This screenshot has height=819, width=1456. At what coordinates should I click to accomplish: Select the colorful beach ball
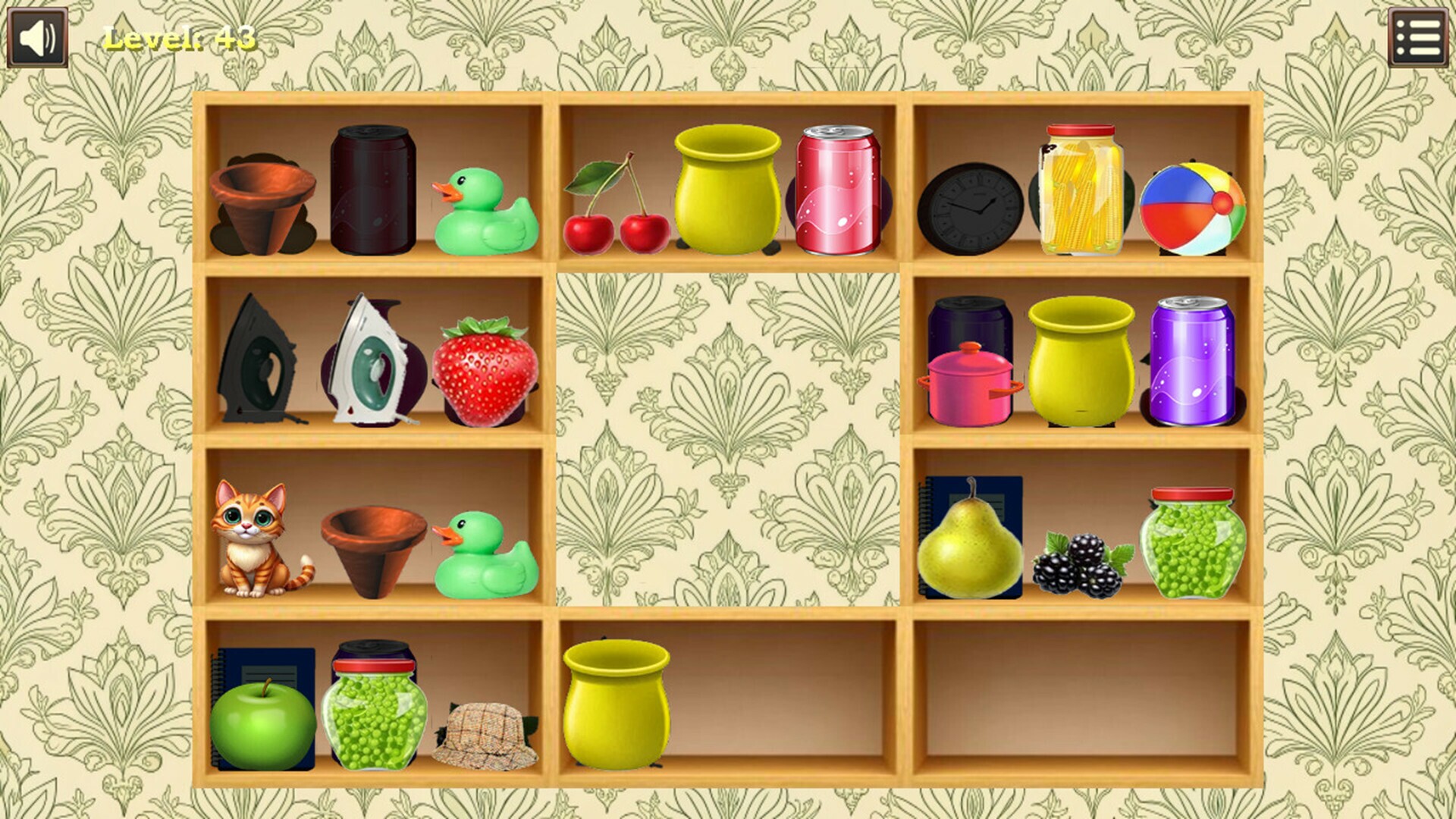1191,209
